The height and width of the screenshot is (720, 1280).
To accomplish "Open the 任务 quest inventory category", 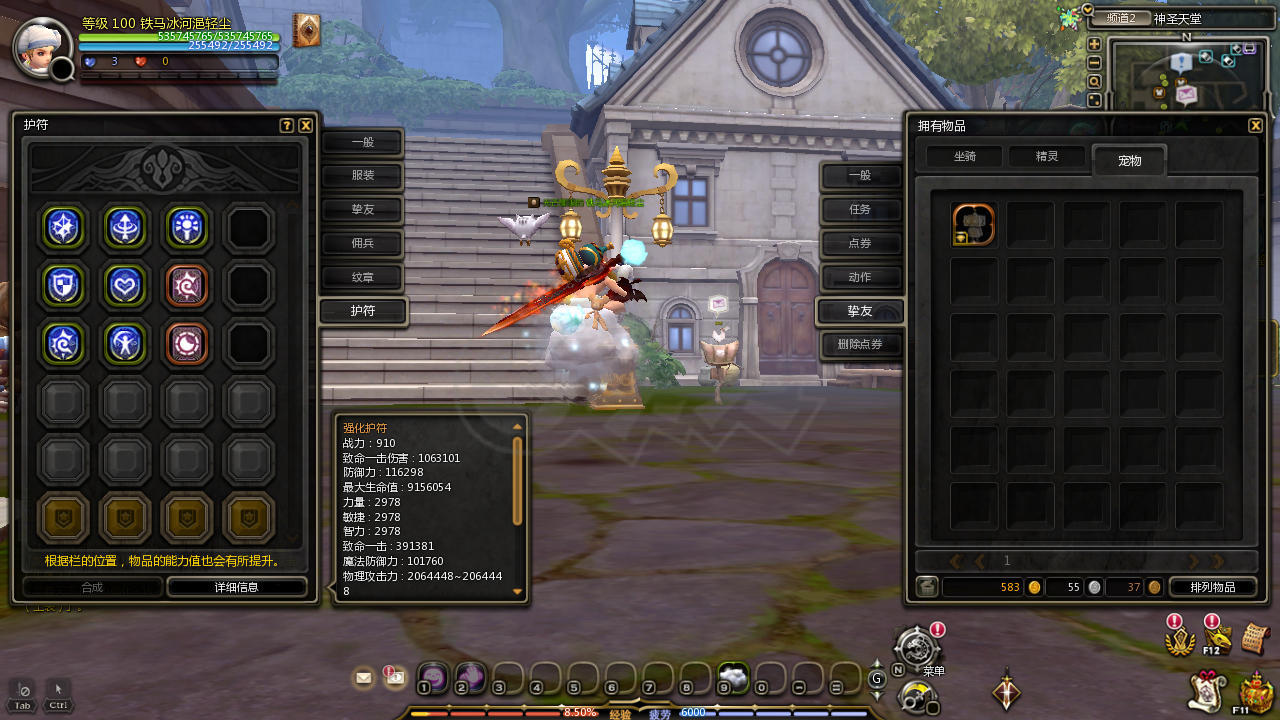I will coord(860,209).
